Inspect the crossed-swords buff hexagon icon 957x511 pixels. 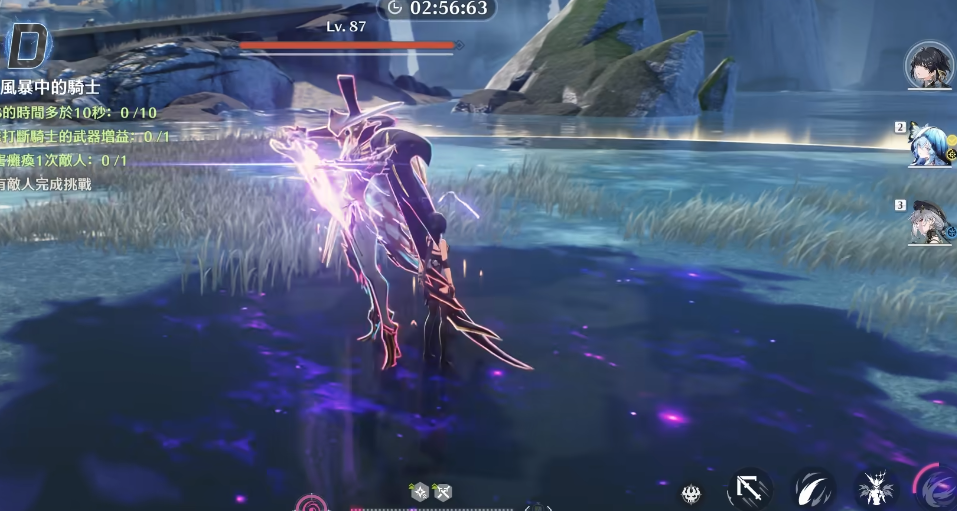(x=443, y=491)
